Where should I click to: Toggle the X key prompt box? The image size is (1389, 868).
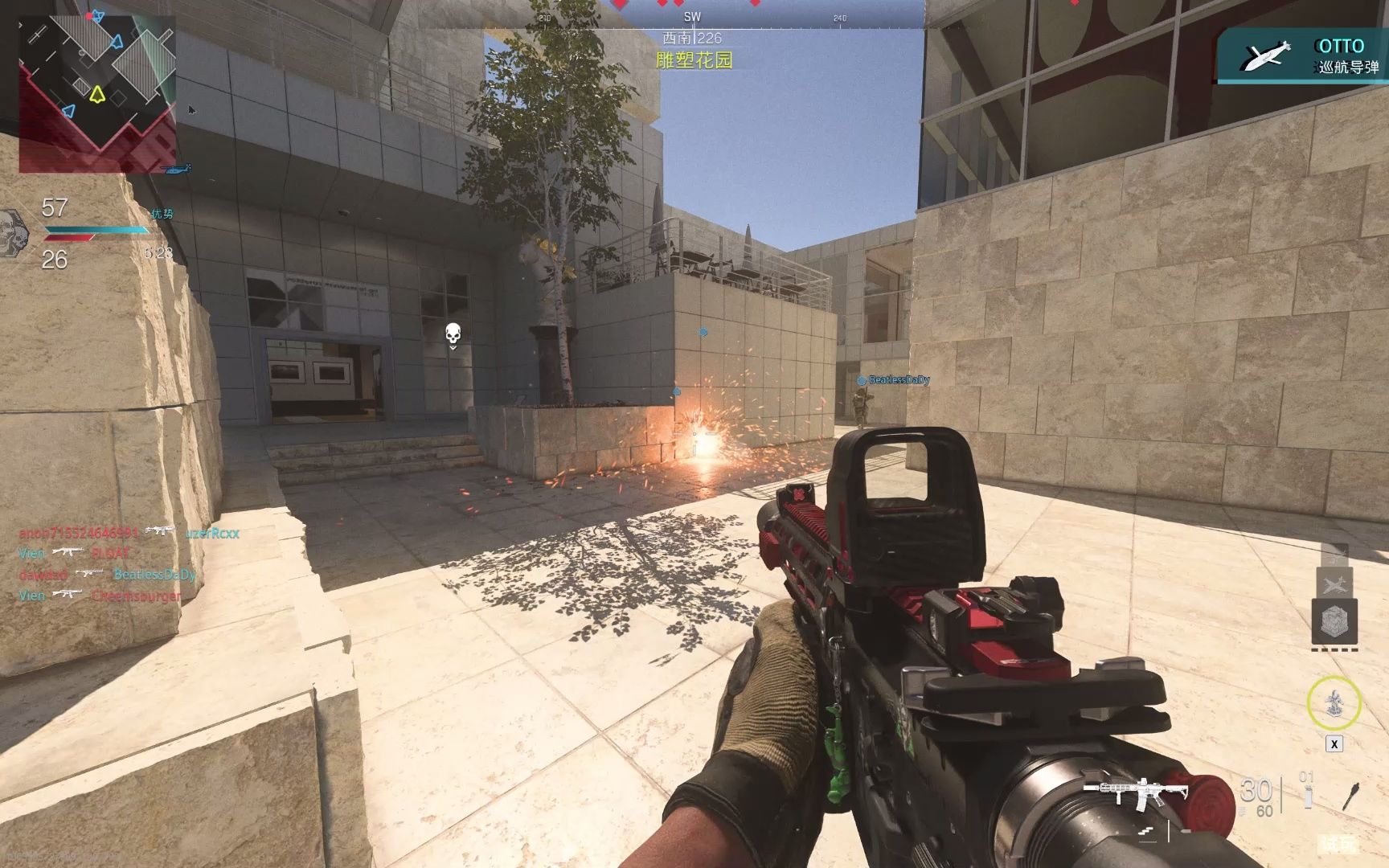(1334, 743)
